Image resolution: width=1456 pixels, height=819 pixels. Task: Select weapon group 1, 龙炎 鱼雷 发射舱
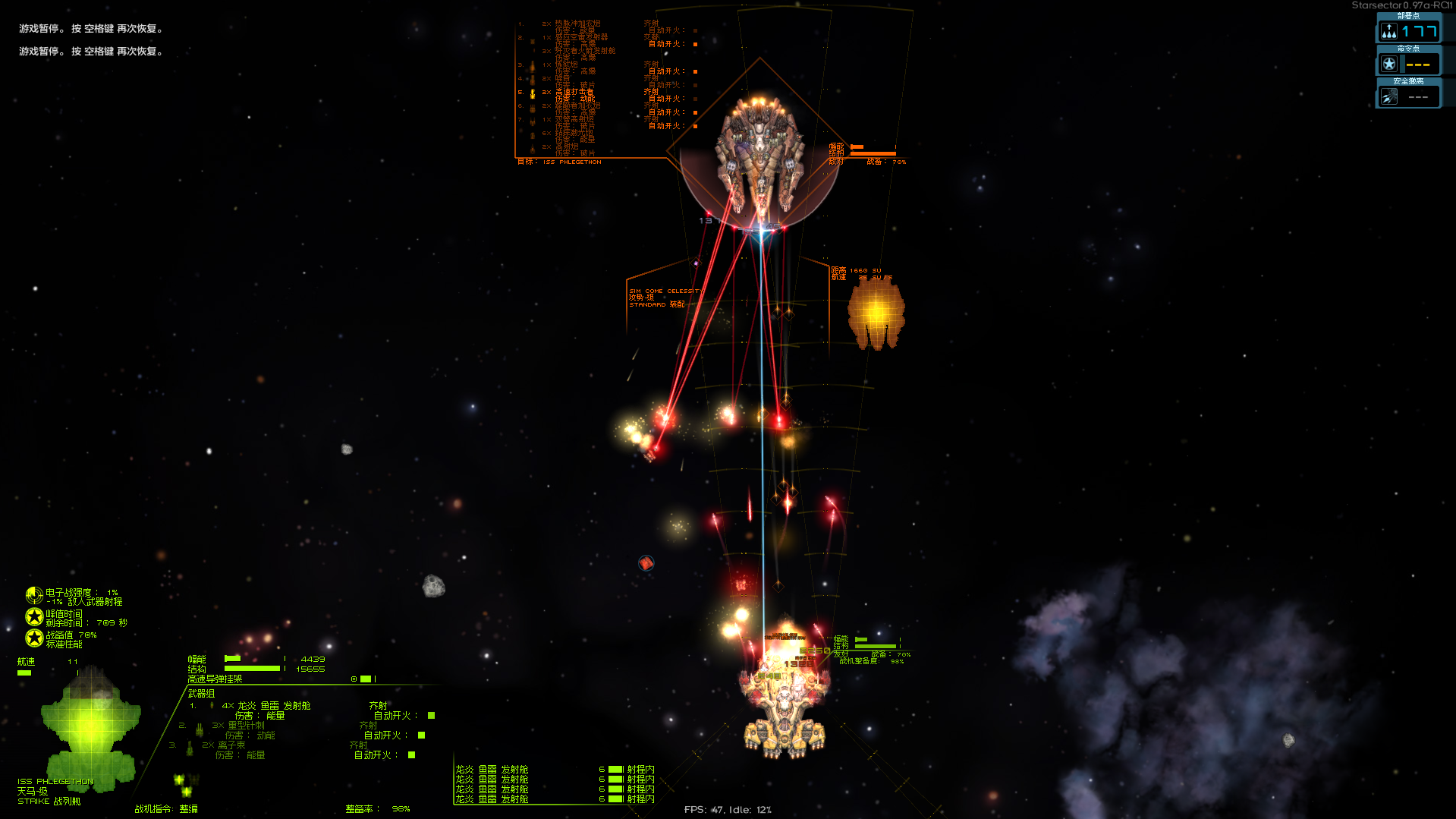point(273,706)
